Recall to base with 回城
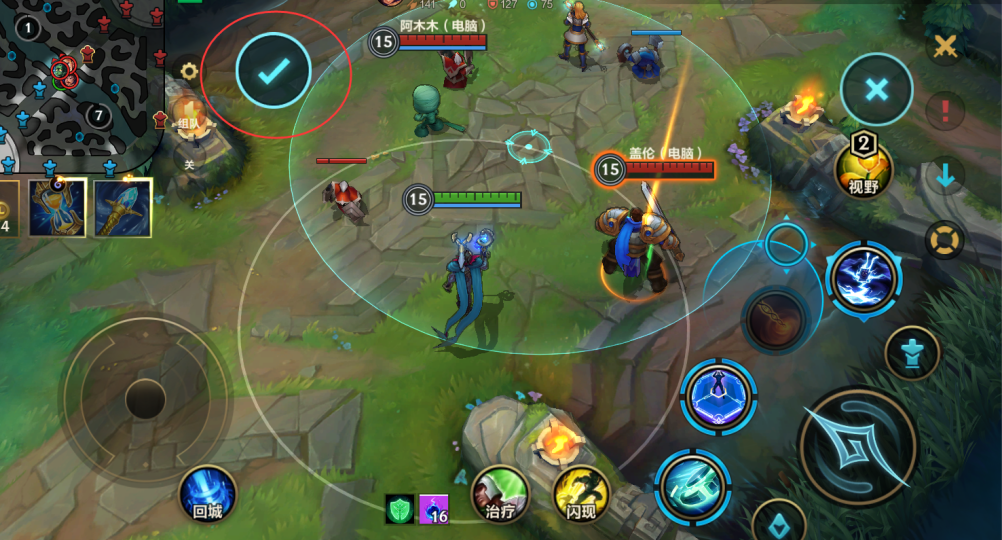 pyautogui.click(x=208, y=495)
